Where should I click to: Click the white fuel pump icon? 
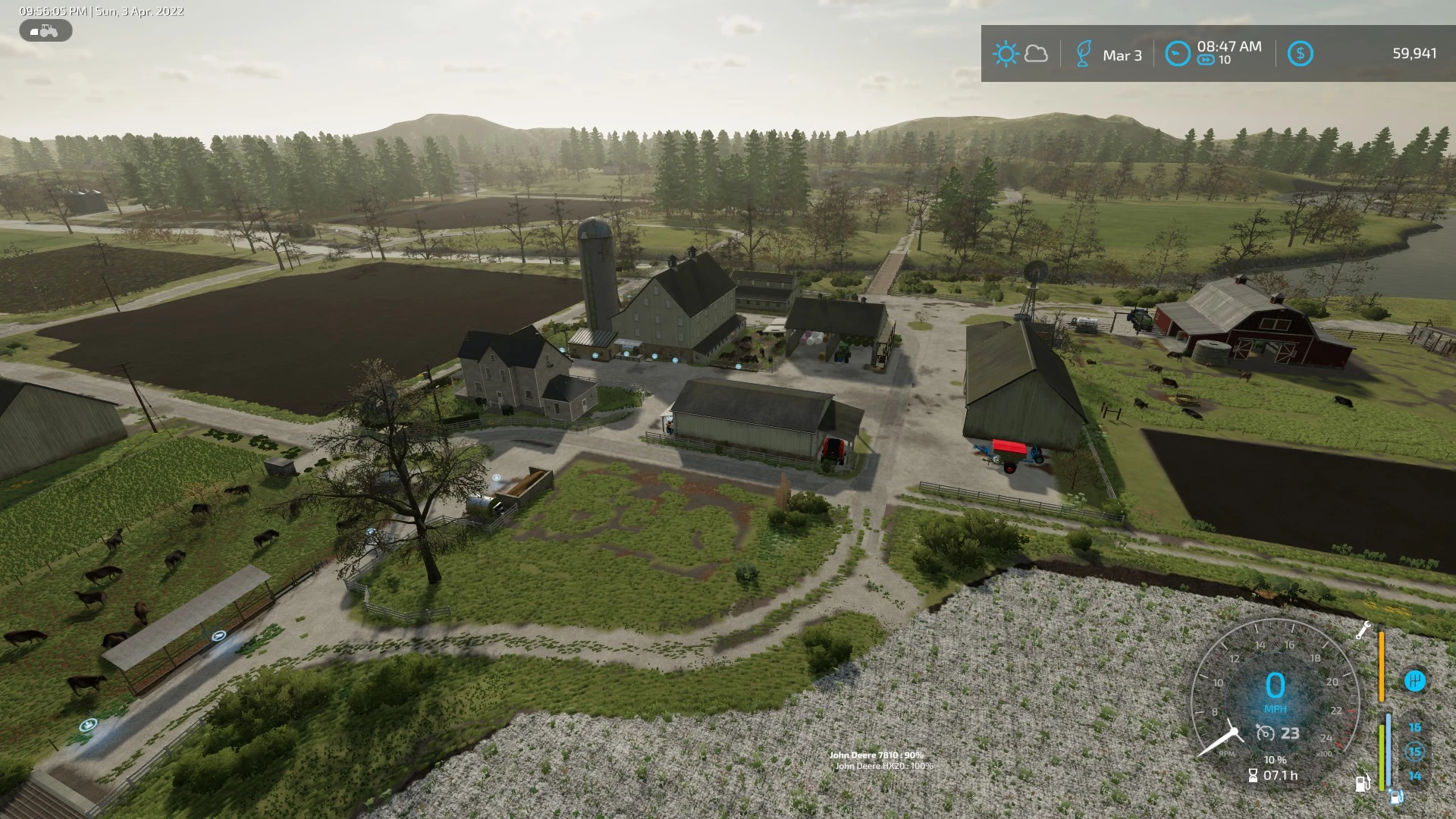click(1363, 783)
